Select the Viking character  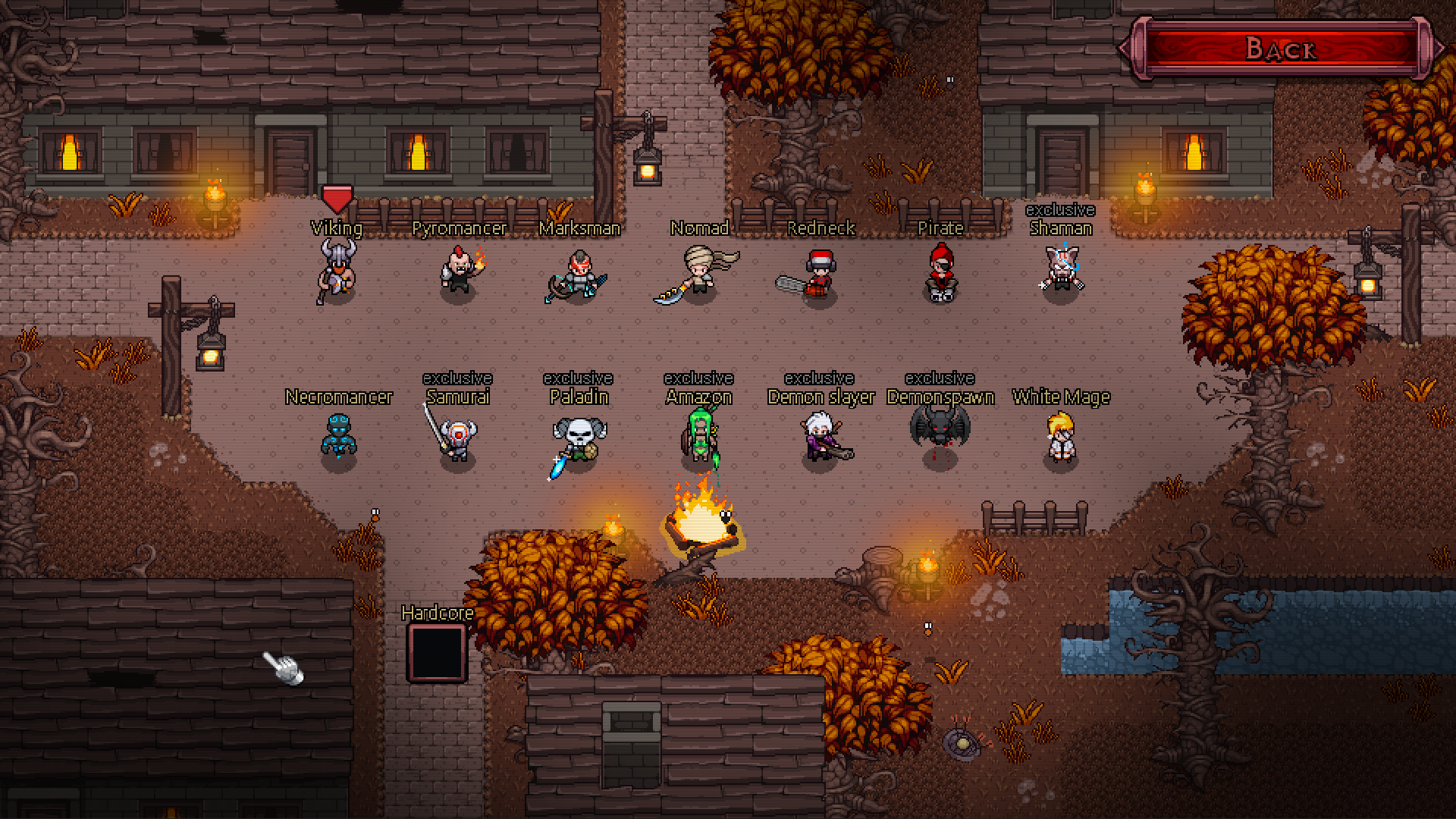(337, 271)
